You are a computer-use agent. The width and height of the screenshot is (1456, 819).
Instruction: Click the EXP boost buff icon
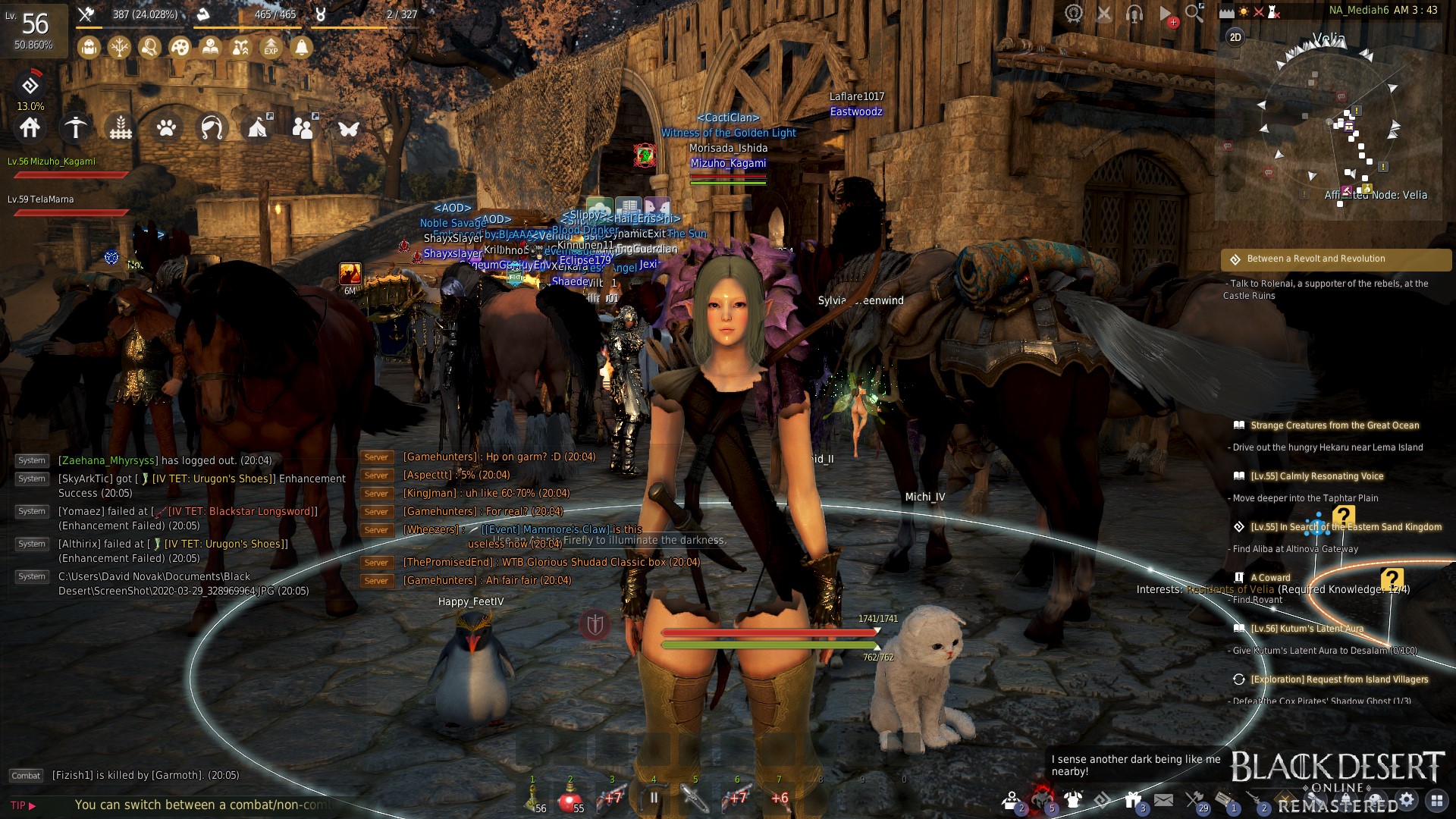coord(271,48)
